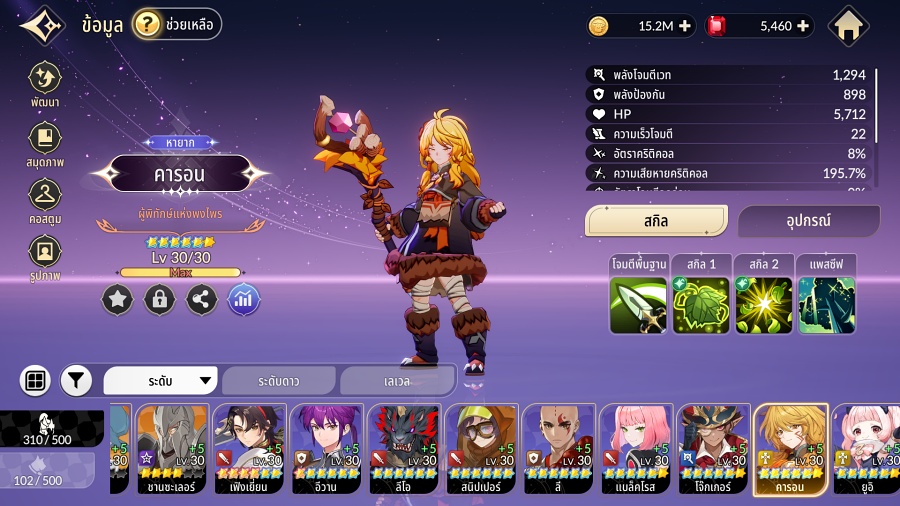Switch to the อุปกรณ์ equipment tab
Screen dimensions: 900x506
(x=809, y=221)
